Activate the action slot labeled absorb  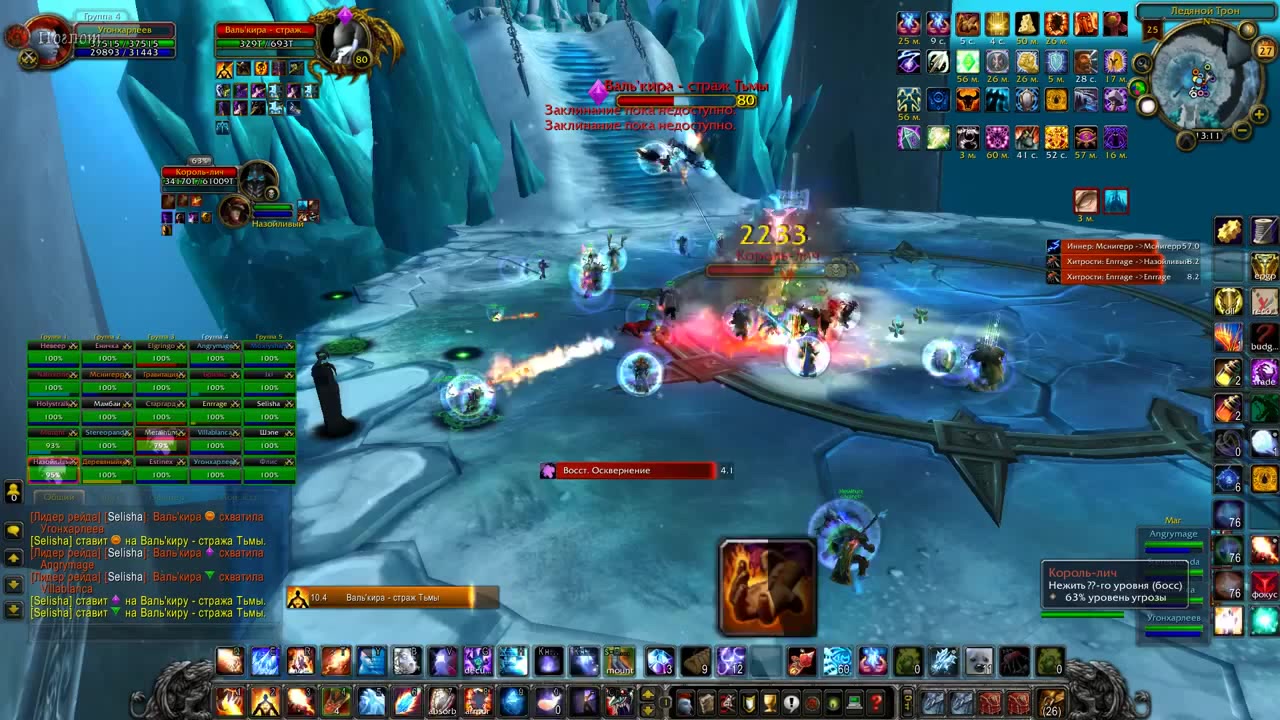pos(442,702)
